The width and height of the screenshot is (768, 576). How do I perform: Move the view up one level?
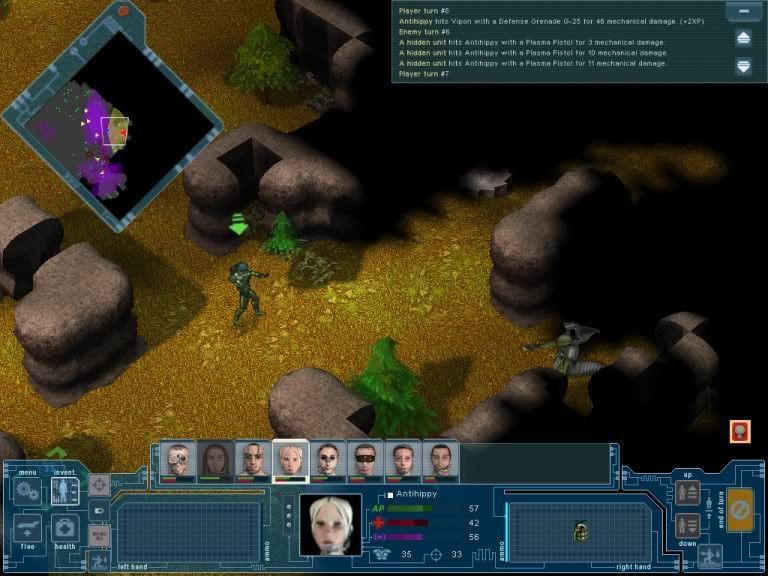tap(687, 493)
